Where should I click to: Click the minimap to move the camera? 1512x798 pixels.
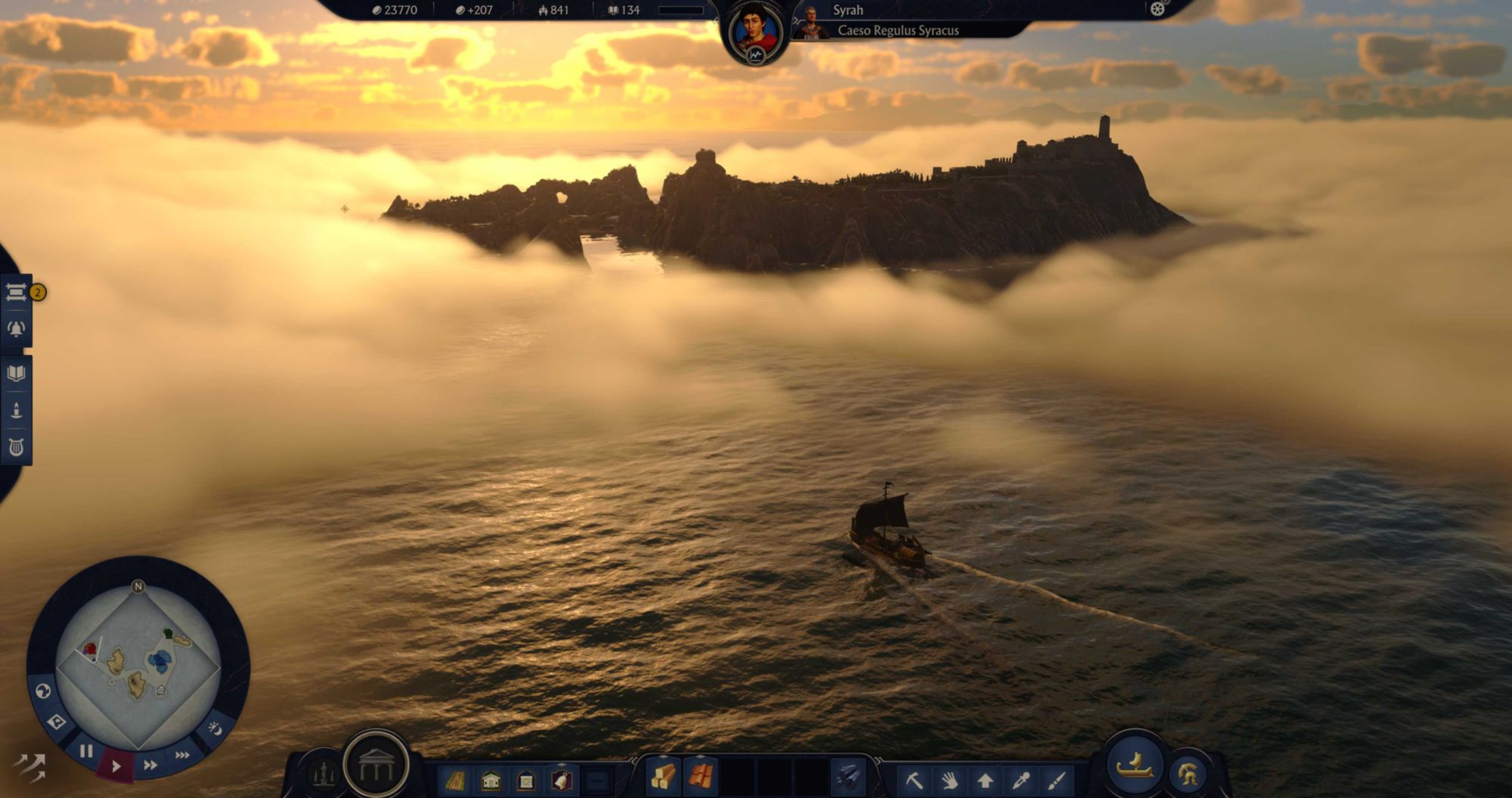pyautogui.click(x=138, y=666)
